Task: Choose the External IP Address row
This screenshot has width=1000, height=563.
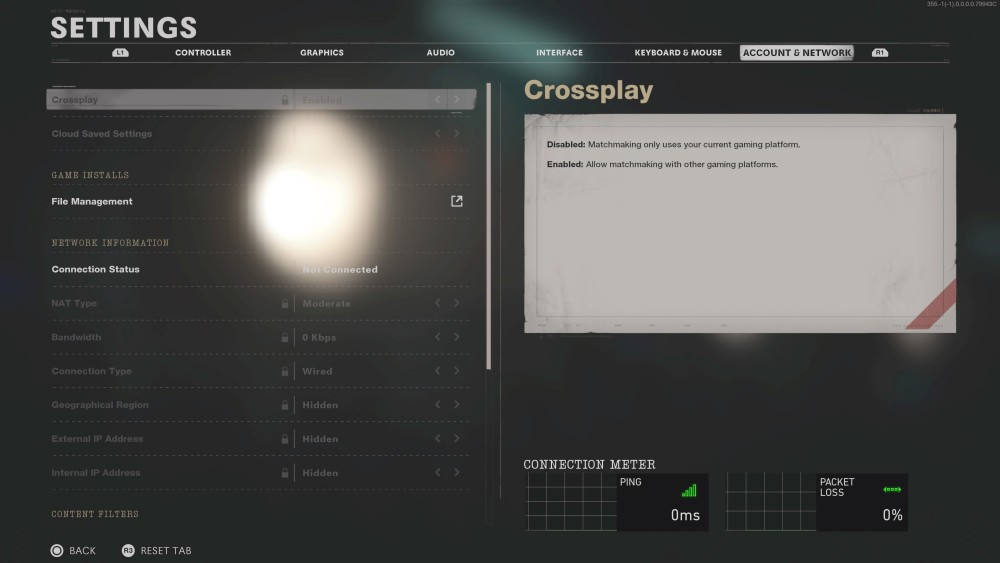Action: tap(97, 440)
